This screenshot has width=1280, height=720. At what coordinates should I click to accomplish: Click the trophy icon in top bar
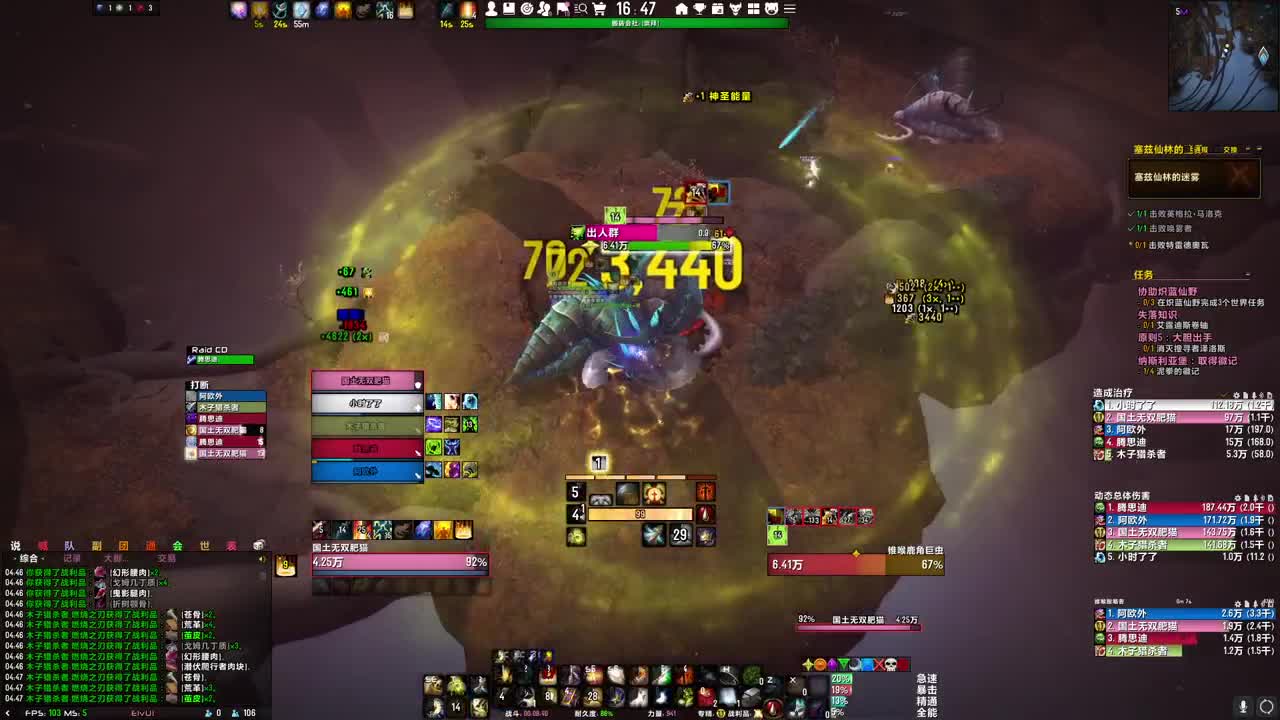click(699, 8)
